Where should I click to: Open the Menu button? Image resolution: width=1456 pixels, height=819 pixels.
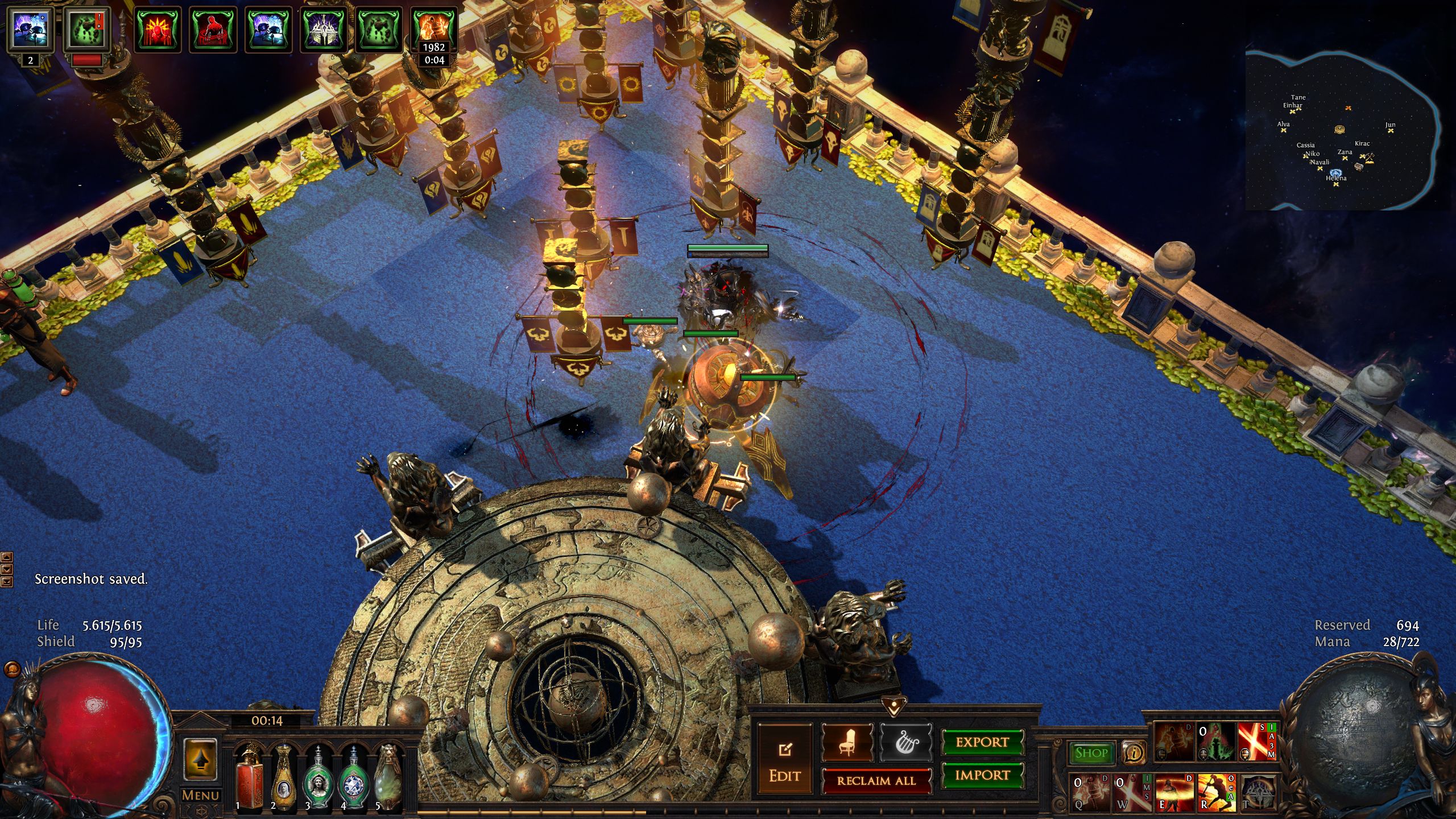pyautogui.click(x=200, y=795)
